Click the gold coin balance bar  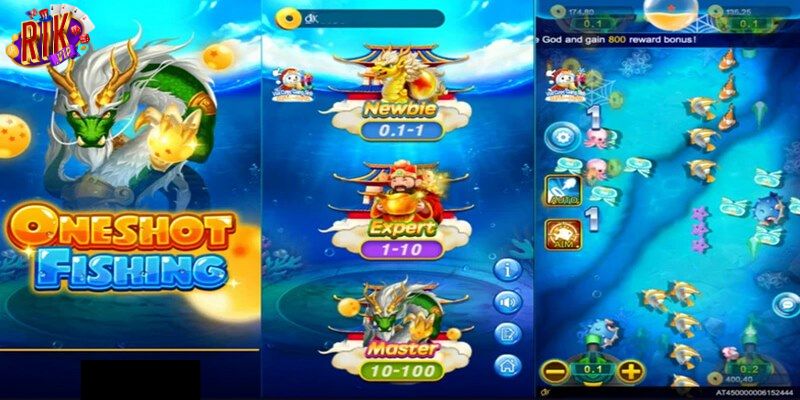[360, 18]
